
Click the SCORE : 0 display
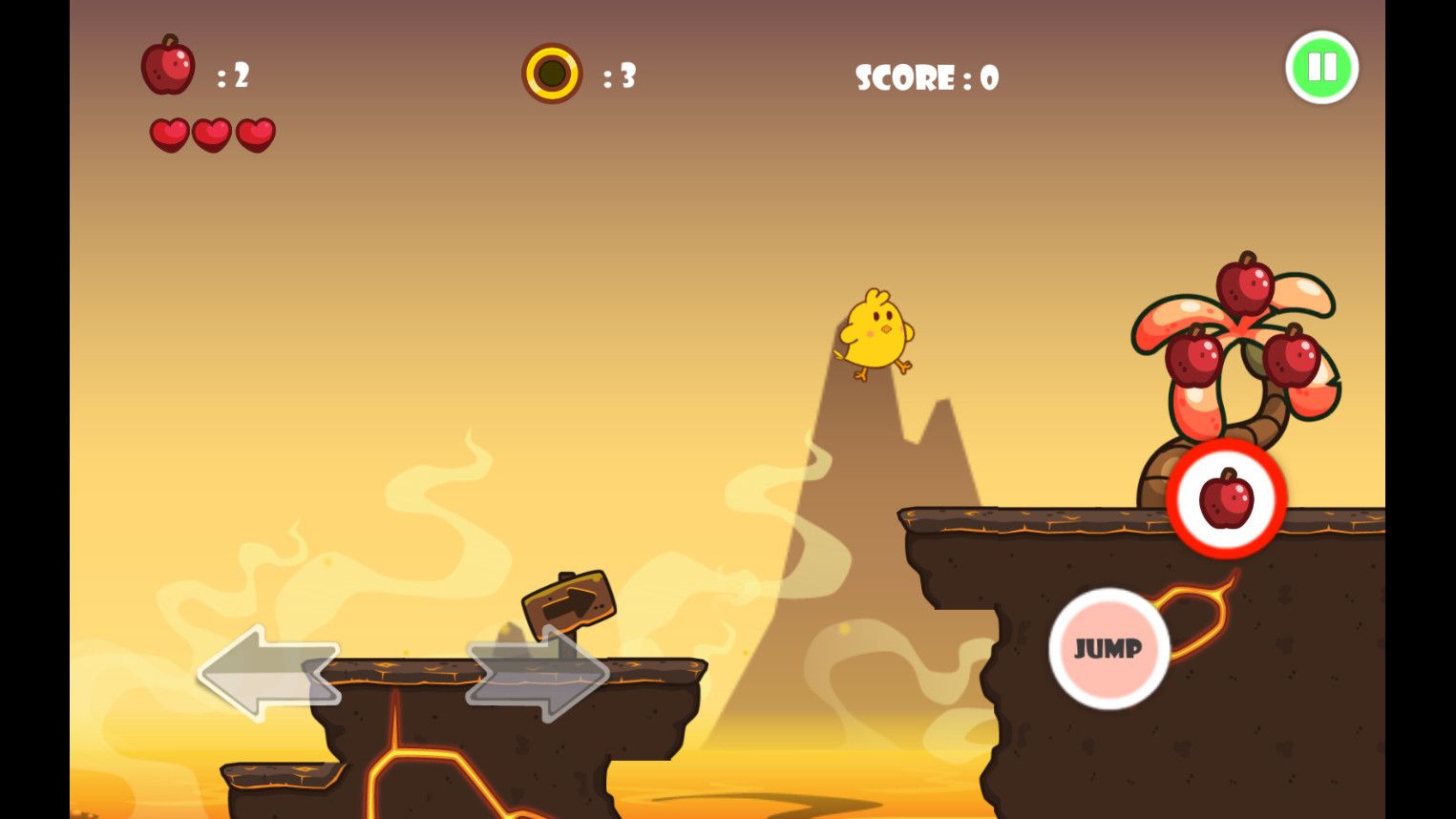point(926,78)
